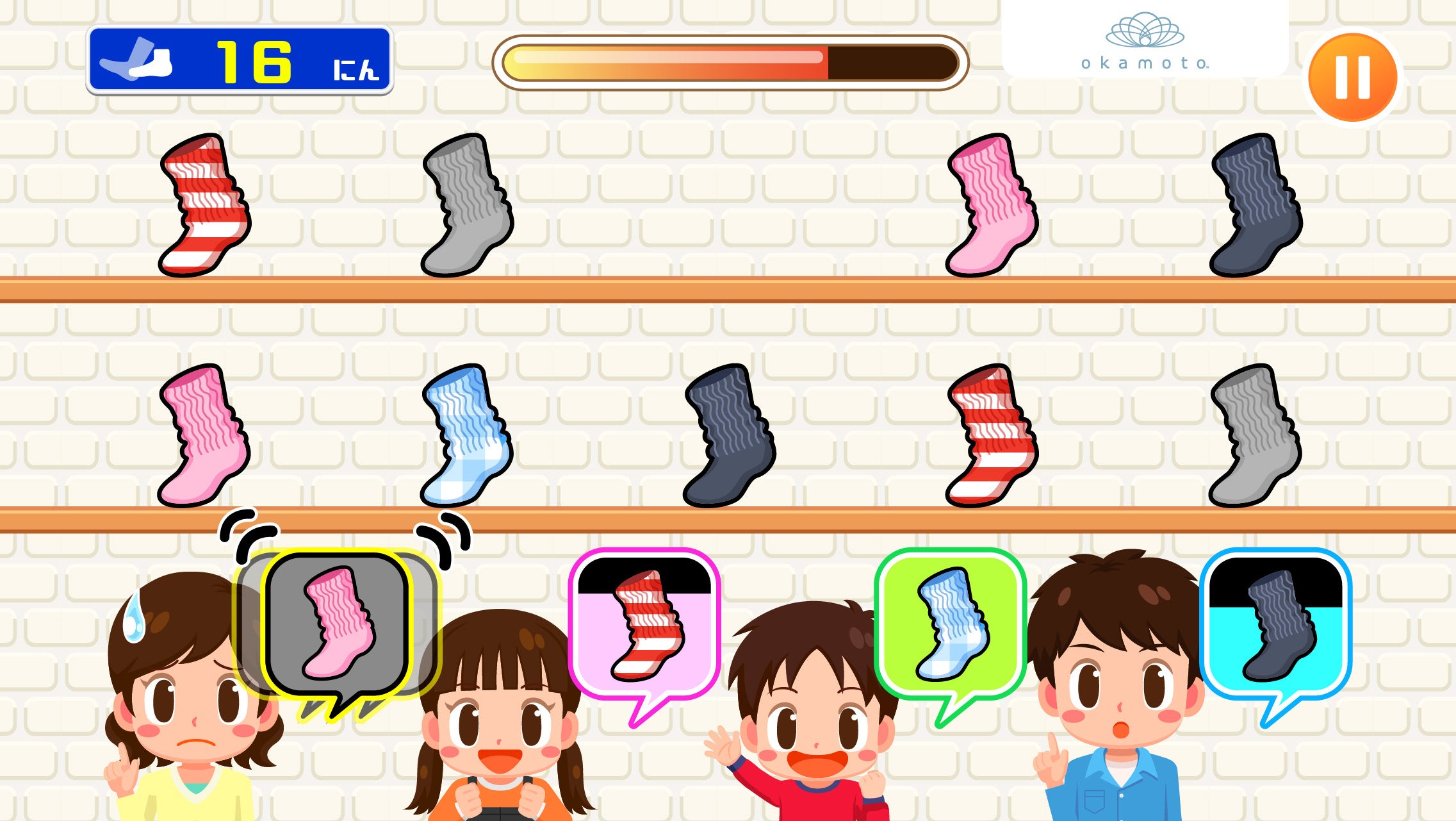Pause the game with the orange pause button
The height and width of the screenshot is (821, 1456).
click(1353, 72)
